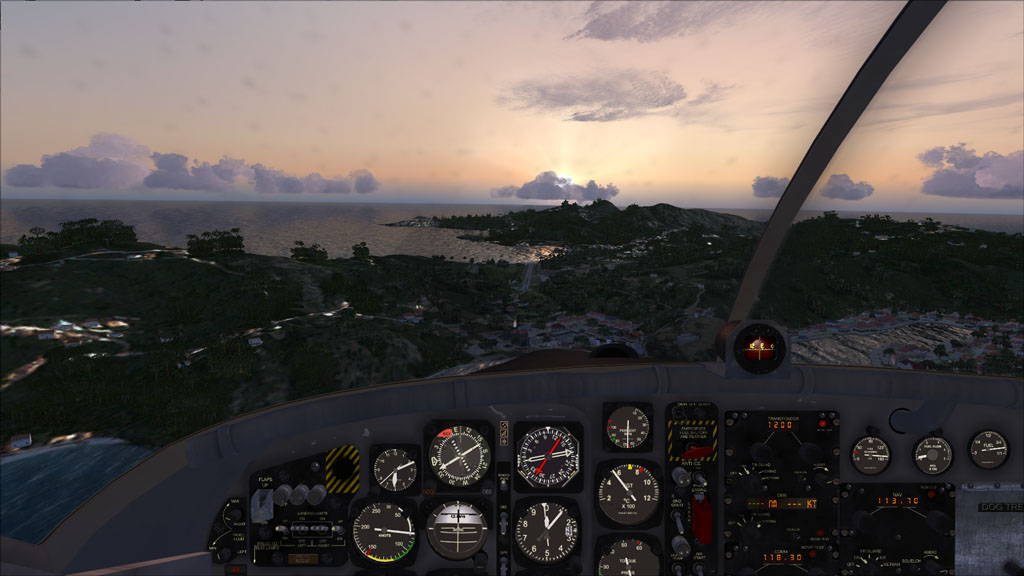Adjust the NAV frequency 113.70 display
The image size is (1024, 576).
click(896, 501)
